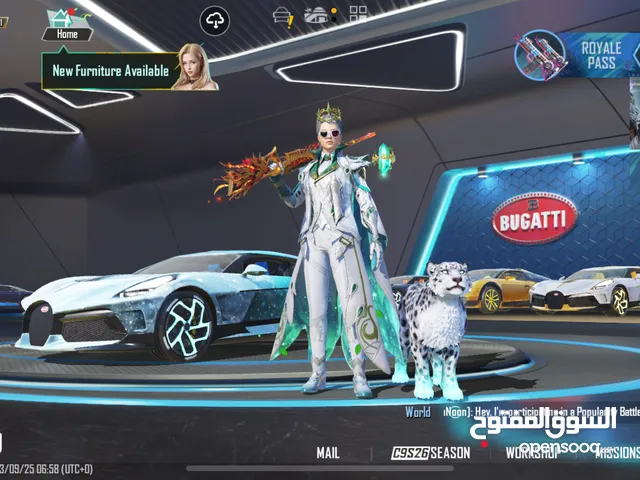
Task: Click the car icon with exclamation mark
Action: coord(284,17)
